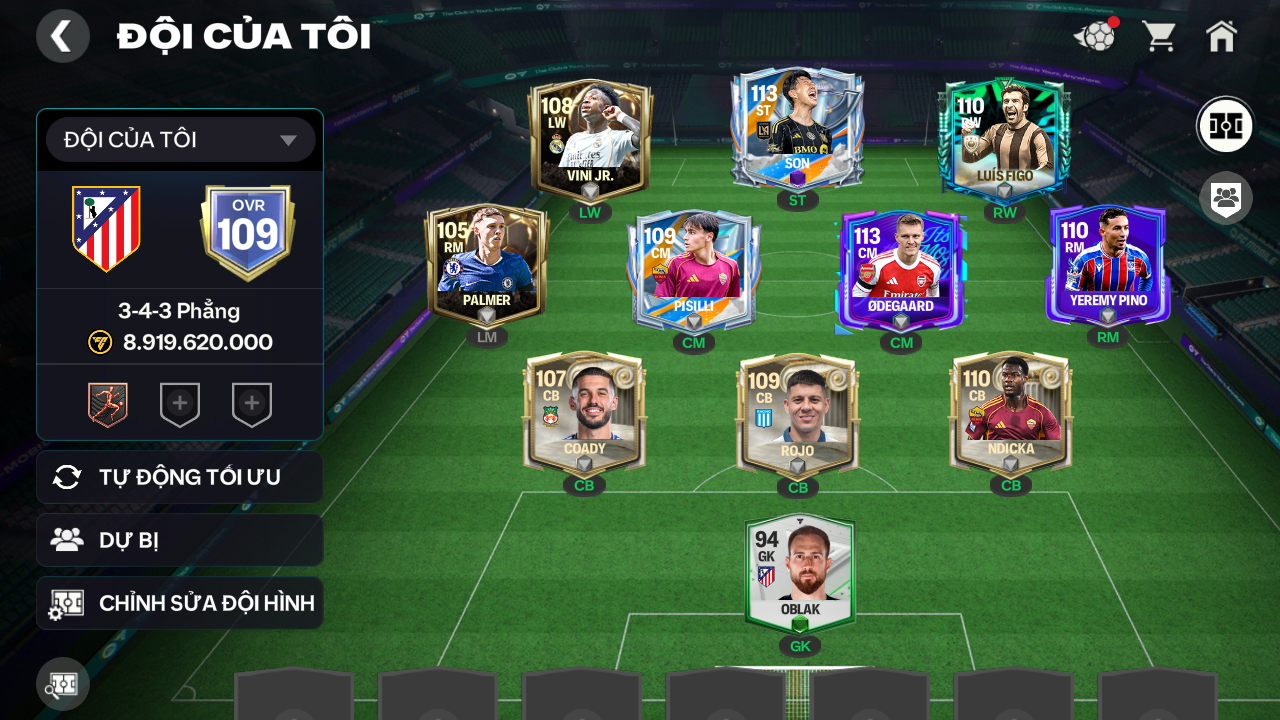This screenshot has height=720, width=1280.
Task: Choose the Yeremy Pino RM card
Action: [x=1108, y=265]
